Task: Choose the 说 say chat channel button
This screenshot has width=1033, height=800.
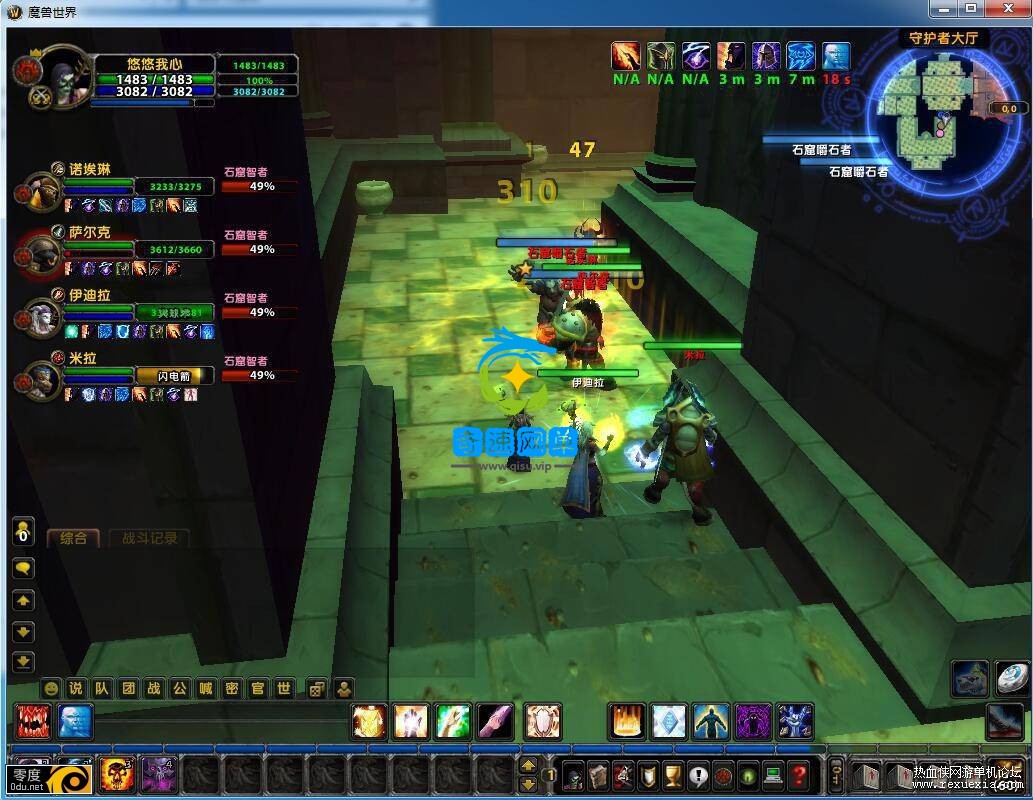Action: point(76,688)
